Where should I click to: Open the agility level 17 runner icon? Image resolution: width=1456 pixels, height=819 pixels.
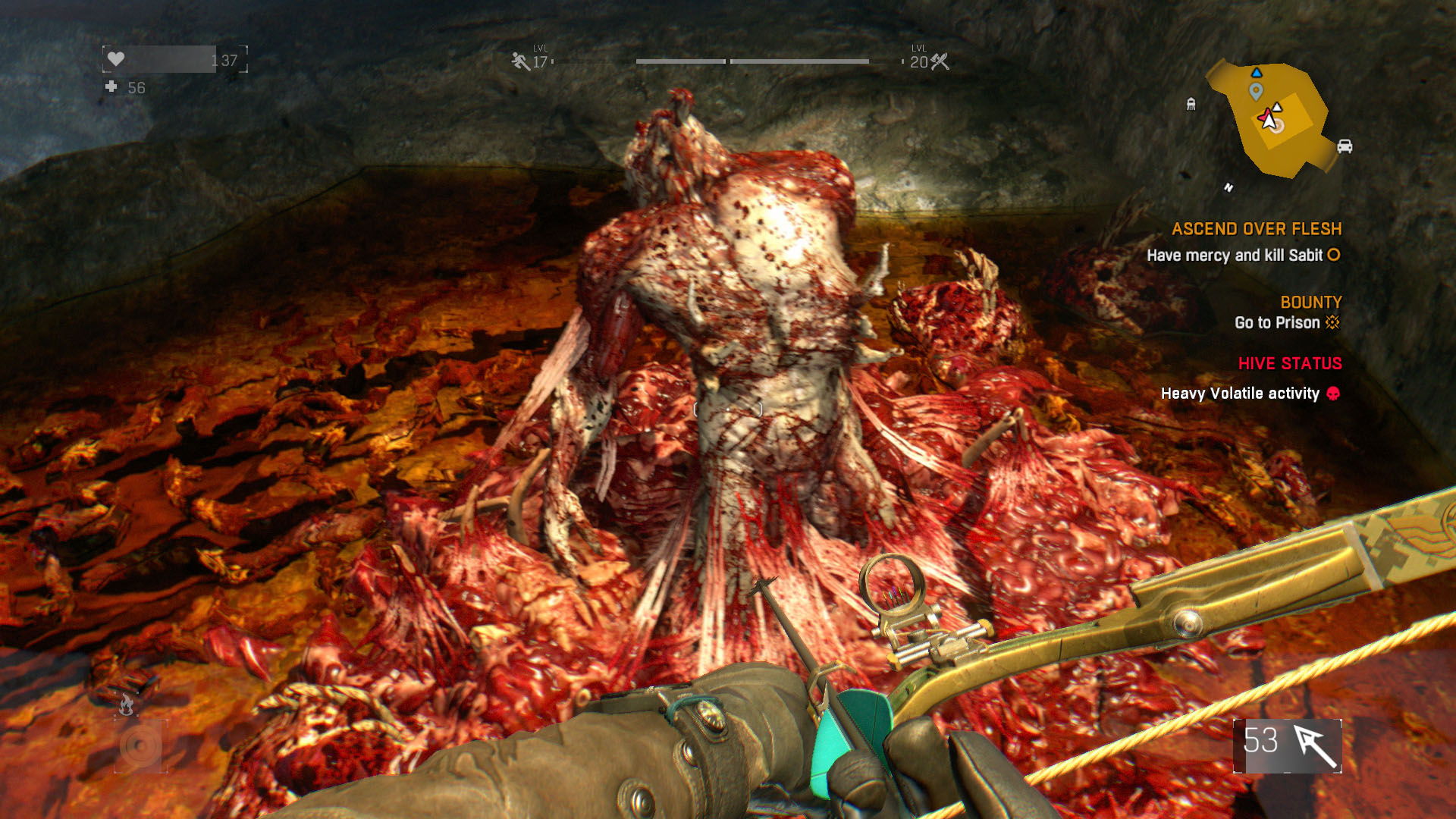point(521,61)
